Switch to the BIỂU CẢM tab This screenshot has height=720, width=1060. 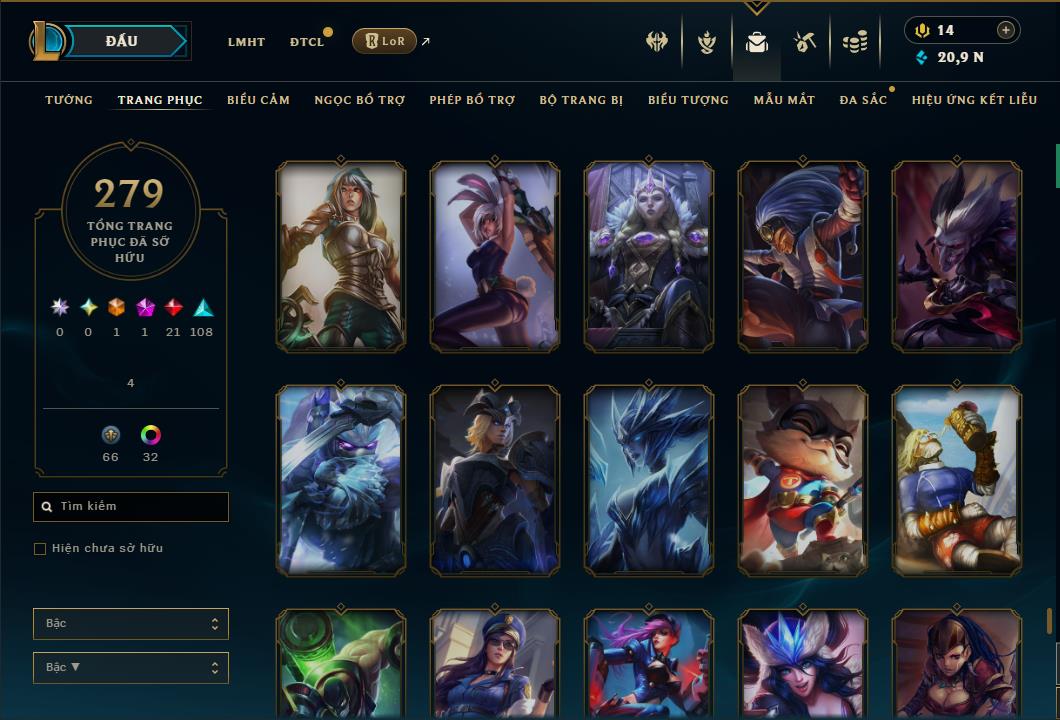[258, 100]
